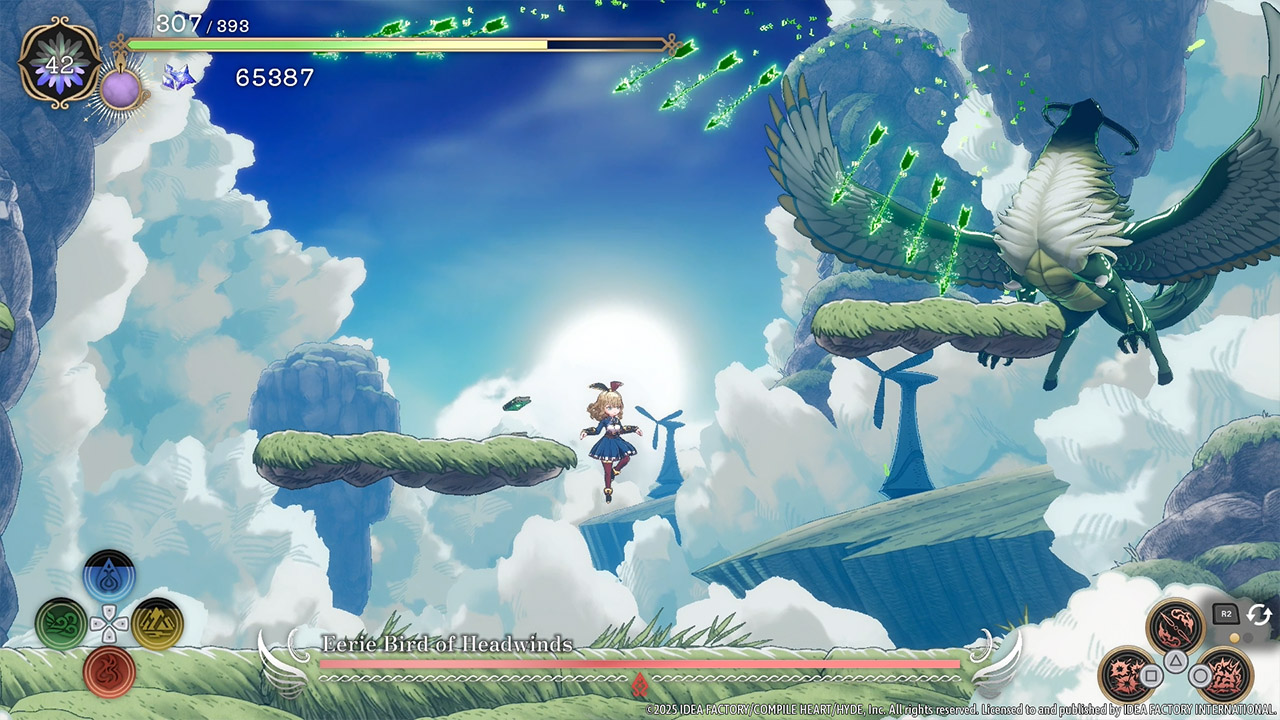
Task: Choose the yellow earth mountain element
Action: pos(157,625)
